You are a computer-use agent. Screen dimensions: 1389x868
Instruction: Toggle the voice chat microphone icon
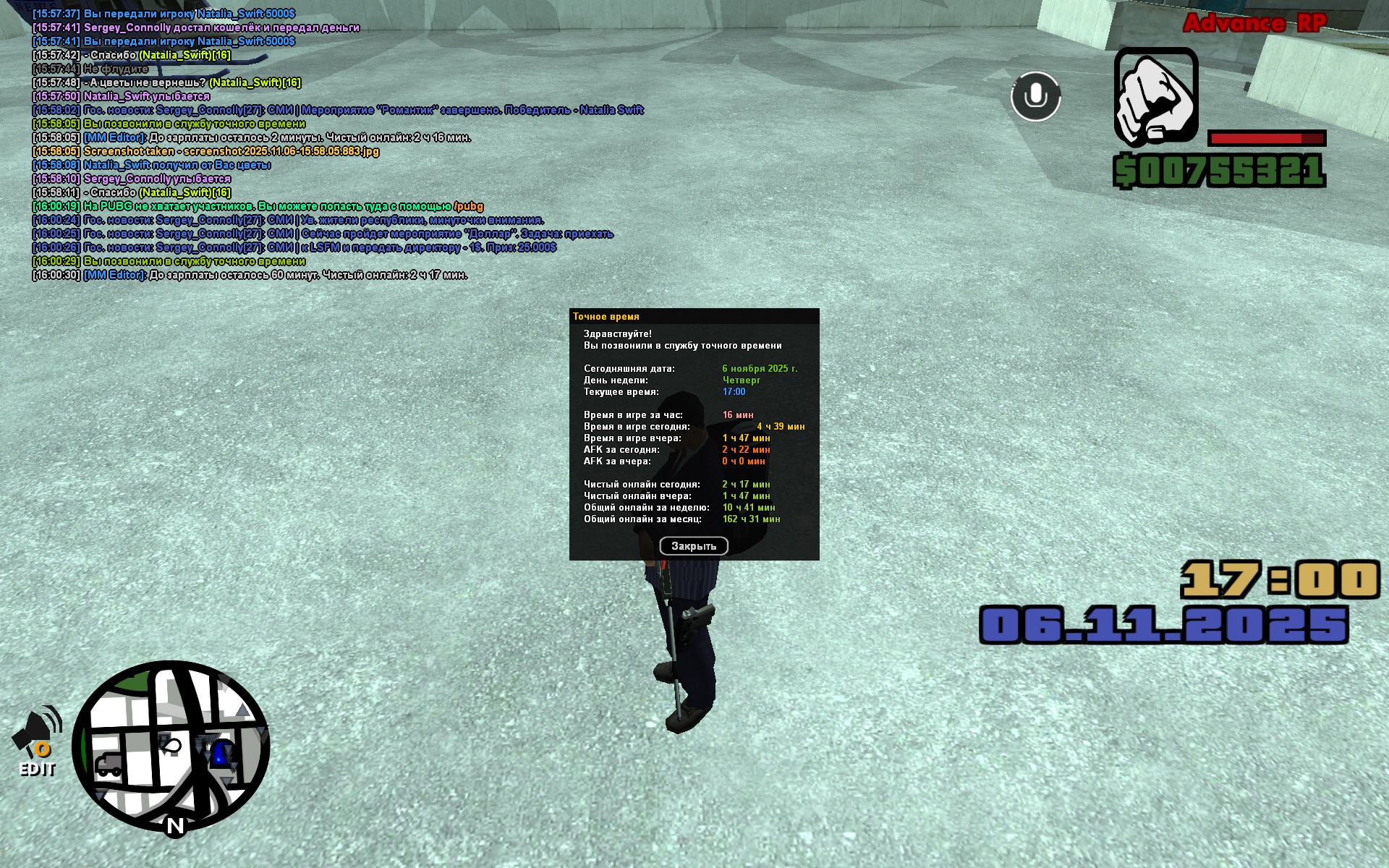point(1035,96)
